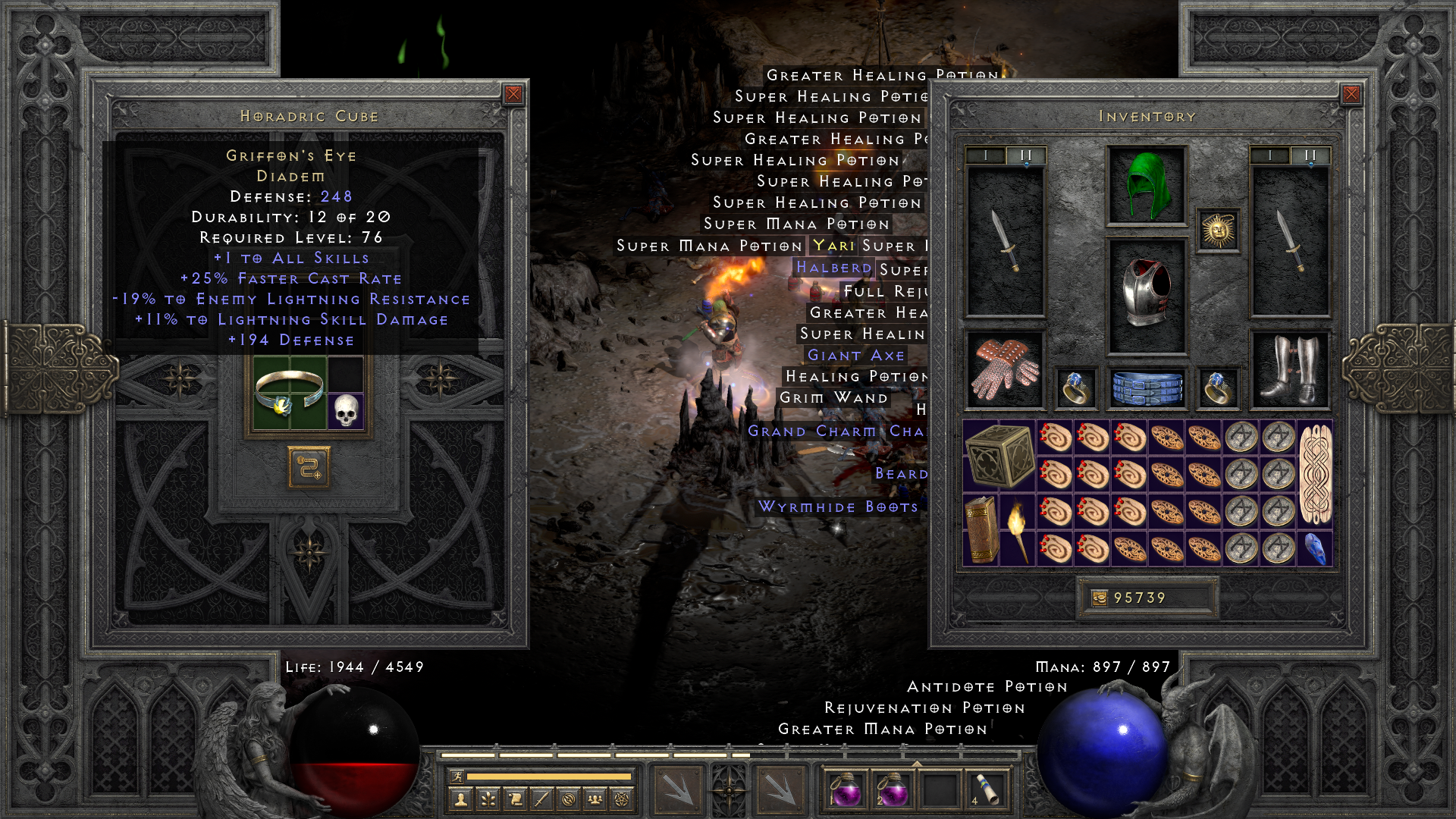This screenshot has width=1456, height=819.
Task: Switch the left weapon swap to set I
Action: (x=987, y=154)
